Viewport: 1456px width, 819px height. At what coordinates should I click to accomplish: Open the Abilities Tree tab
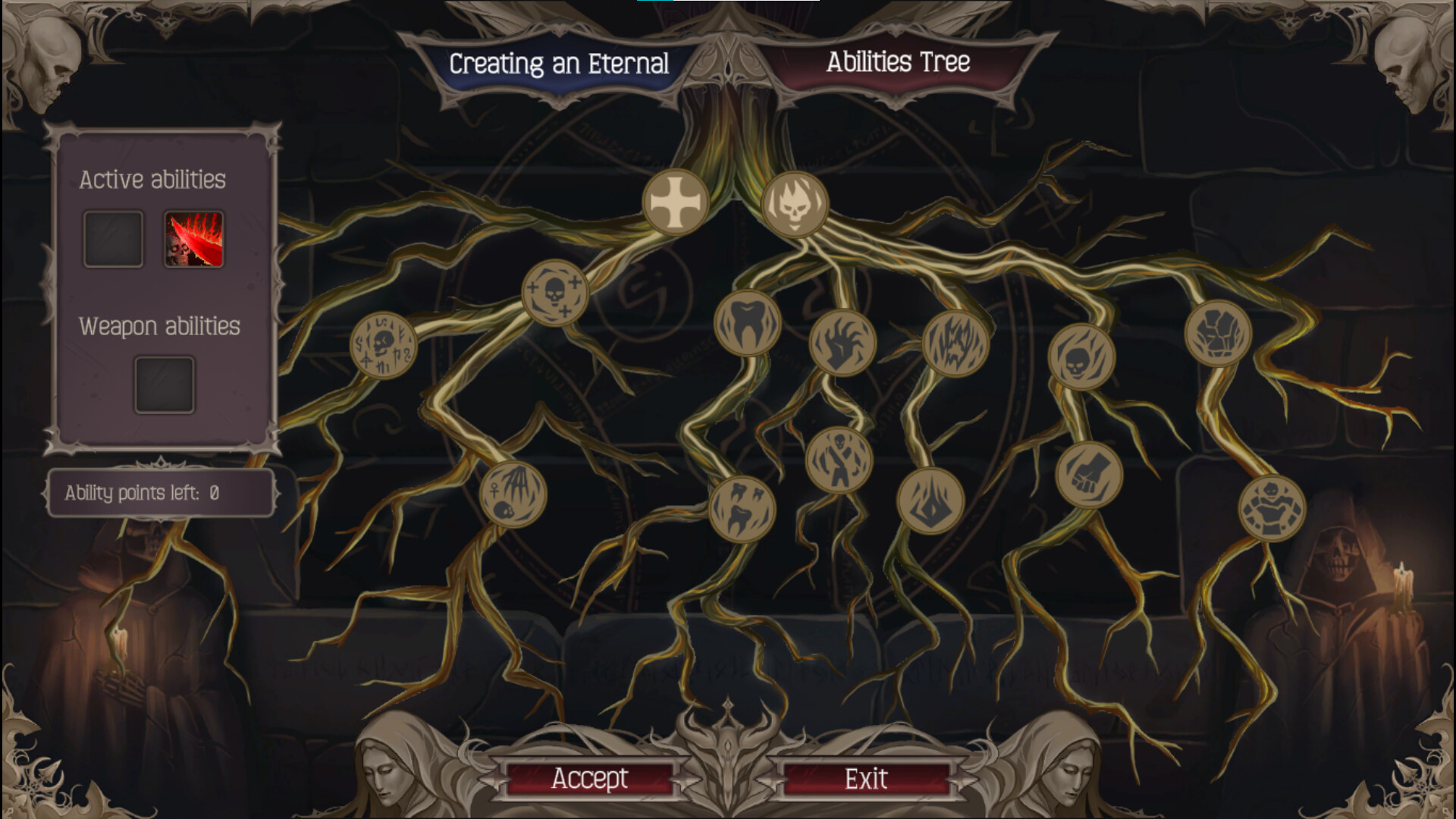click(x=898, y=64)
